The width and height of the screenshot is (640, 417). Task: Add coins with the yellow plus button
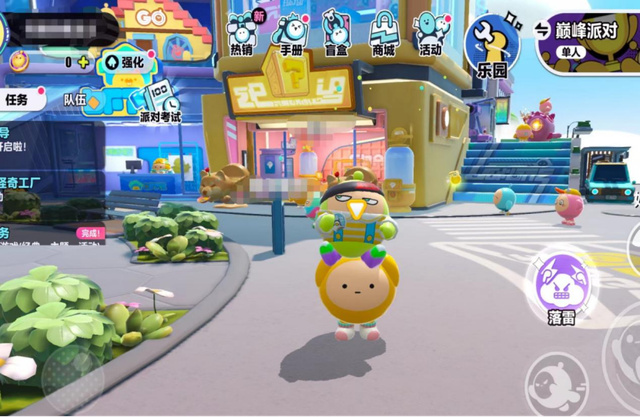(x=83, y=62)
